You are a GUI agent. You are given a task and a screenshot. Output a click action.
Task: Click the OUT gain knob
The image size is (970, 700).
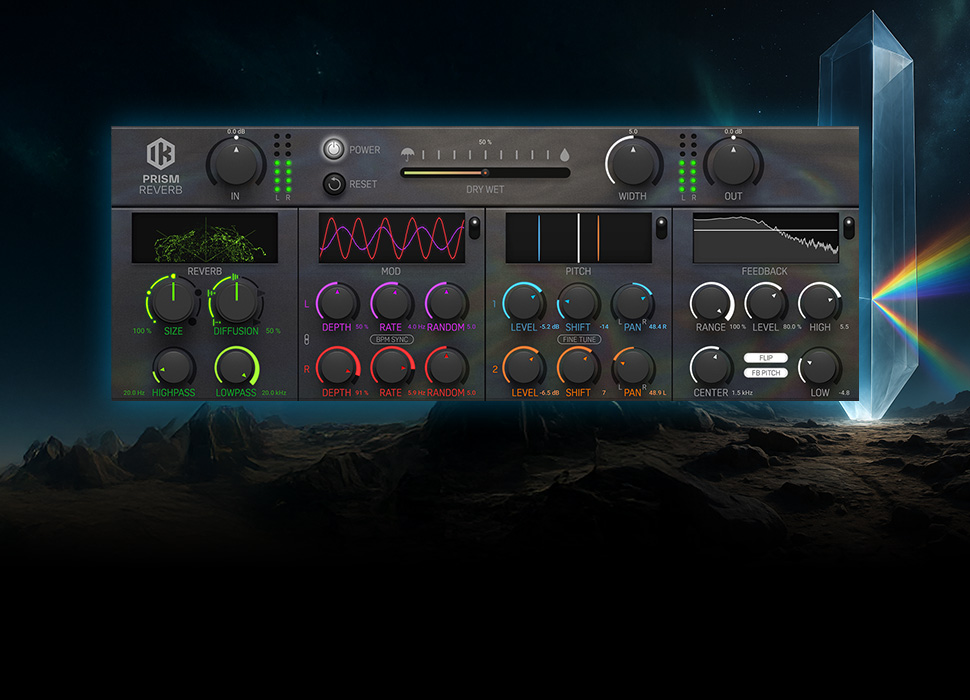(733, 161)
